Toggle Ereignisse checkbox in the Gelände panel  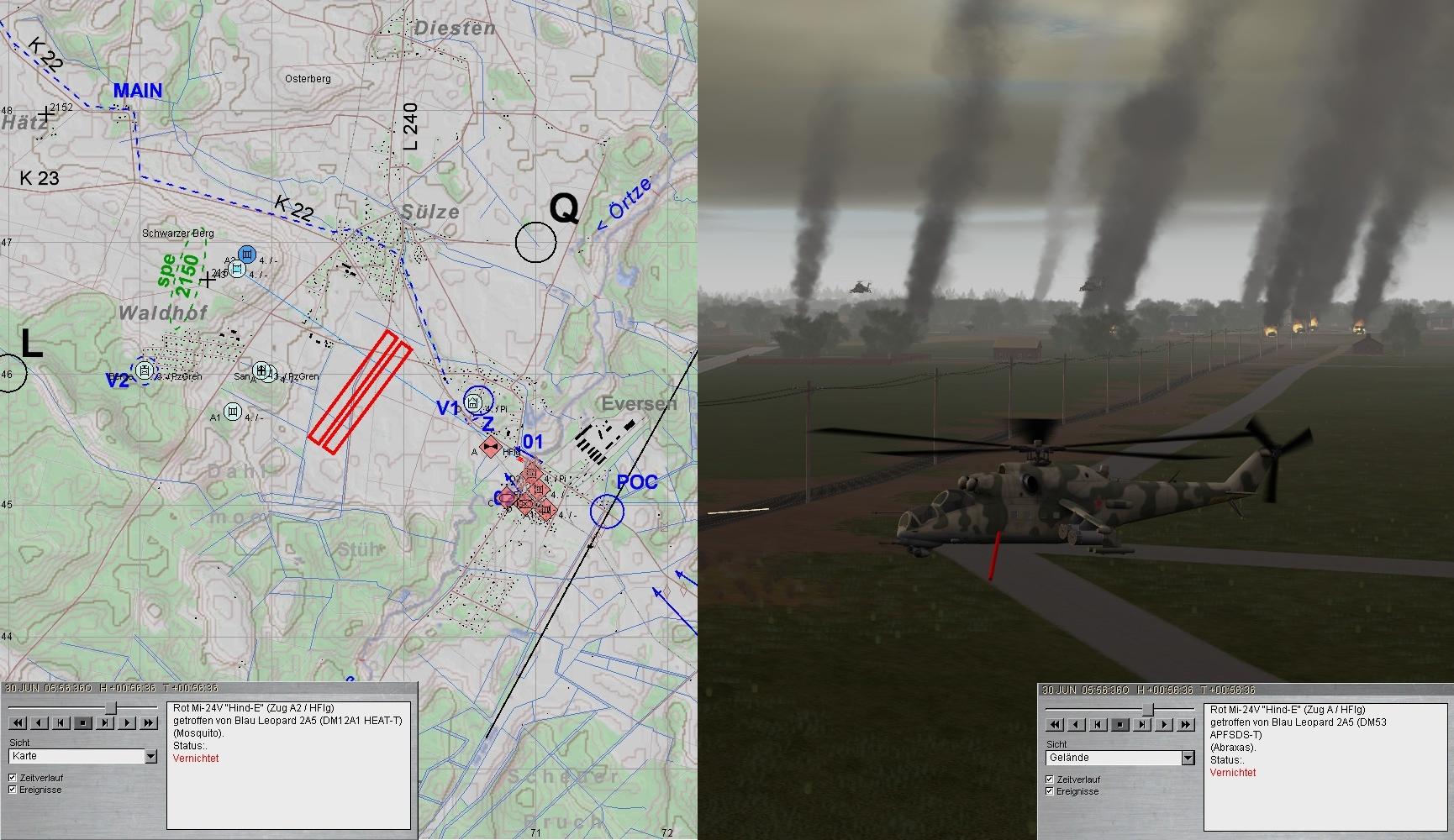click(x=1050, y=791)
